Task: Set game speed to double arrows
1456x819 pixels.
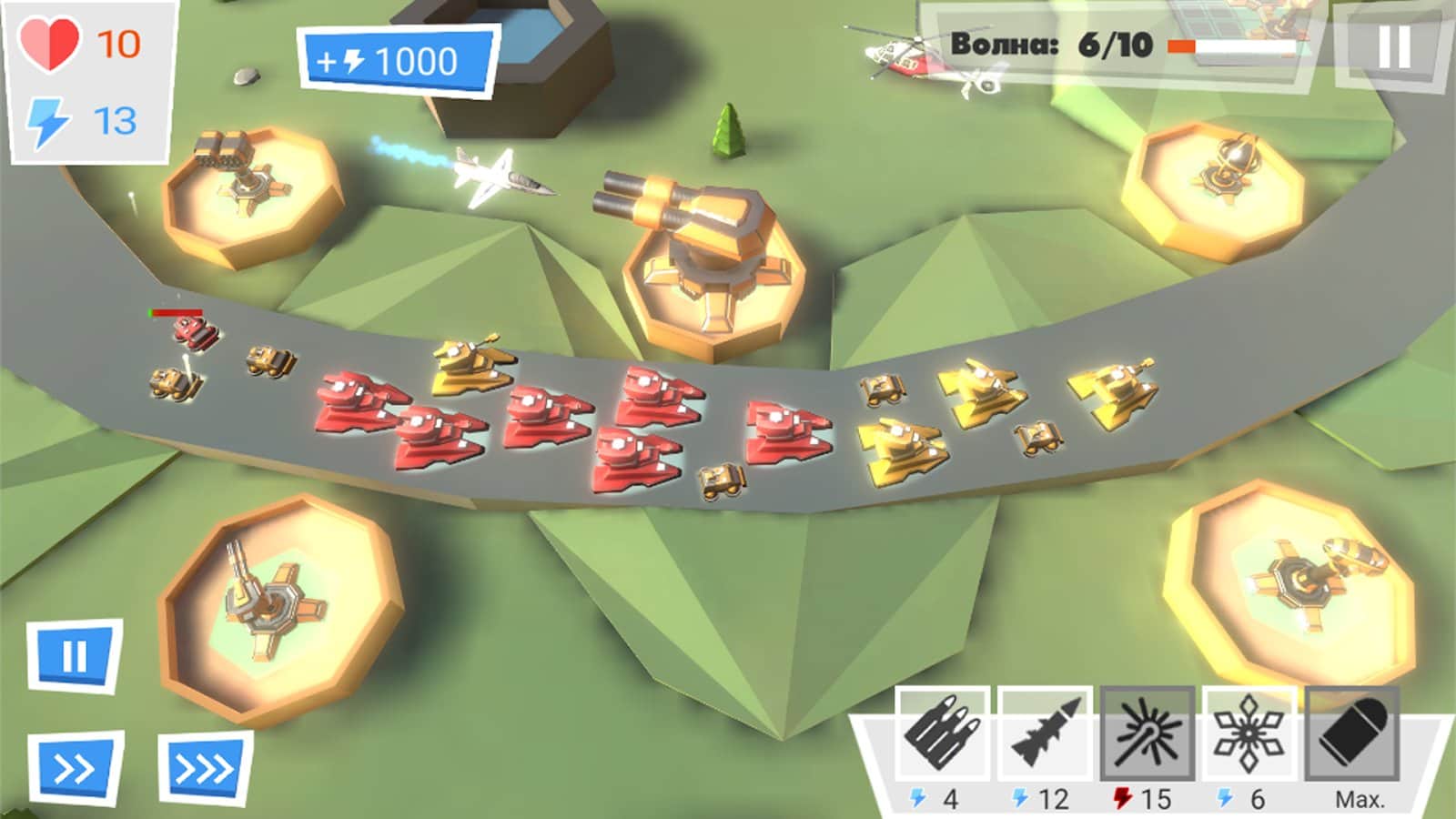Action: [75, 769]
